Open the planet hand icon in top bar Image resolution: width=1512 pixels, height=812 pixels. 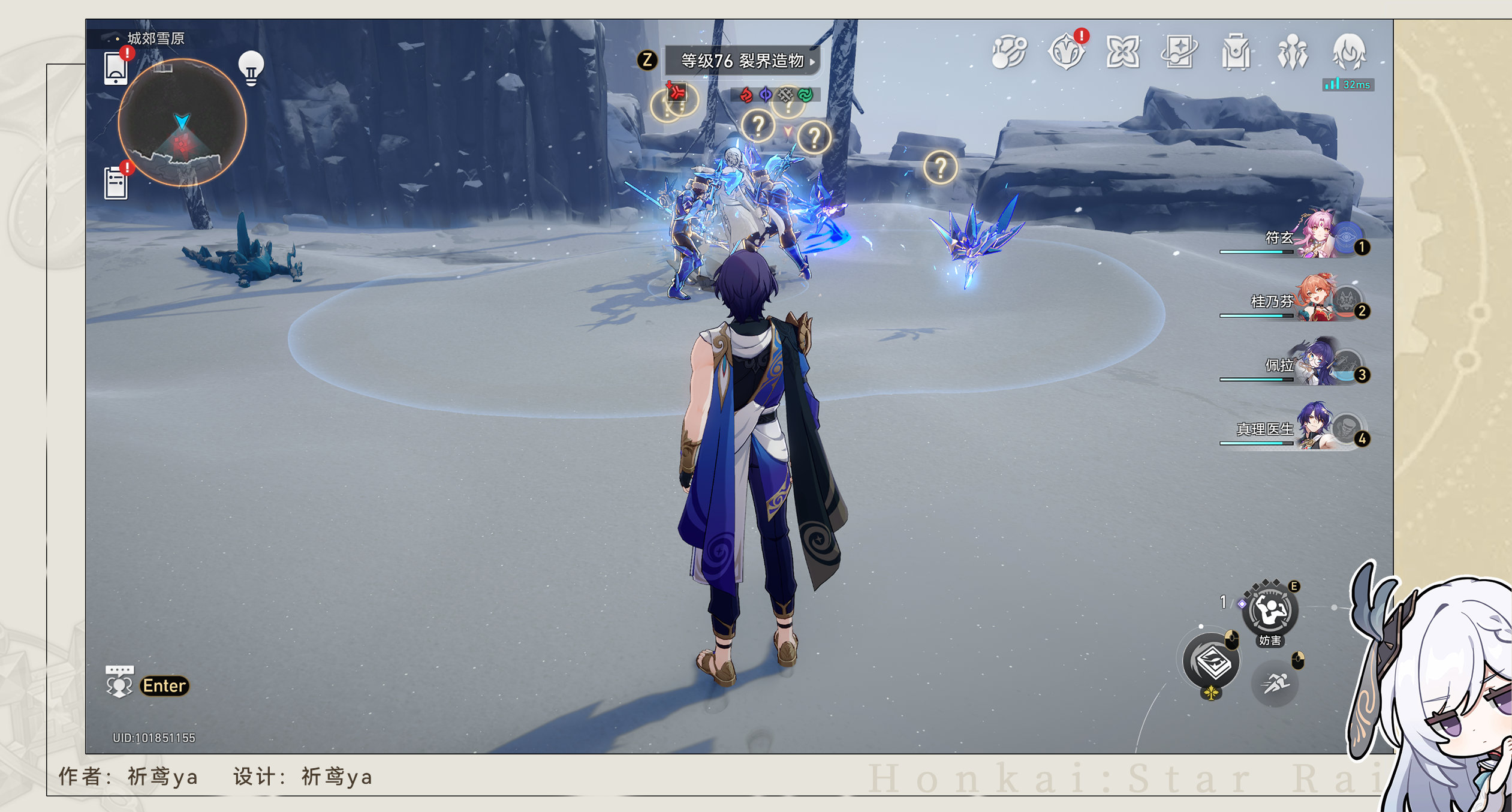coord(1010,52)
